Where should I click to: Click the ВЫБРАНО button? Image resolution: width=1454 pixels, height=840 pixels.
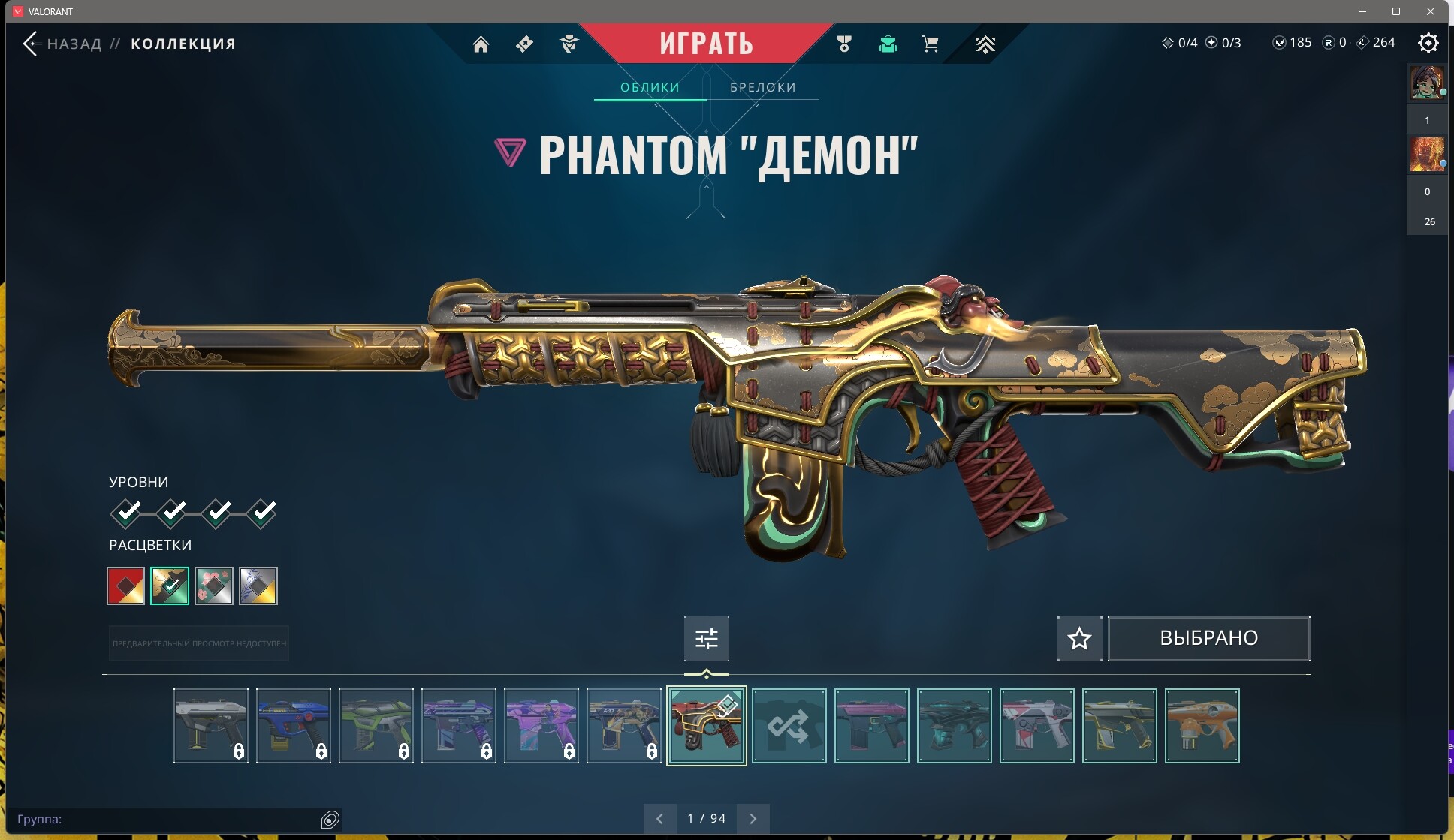tap(1208, 639)
